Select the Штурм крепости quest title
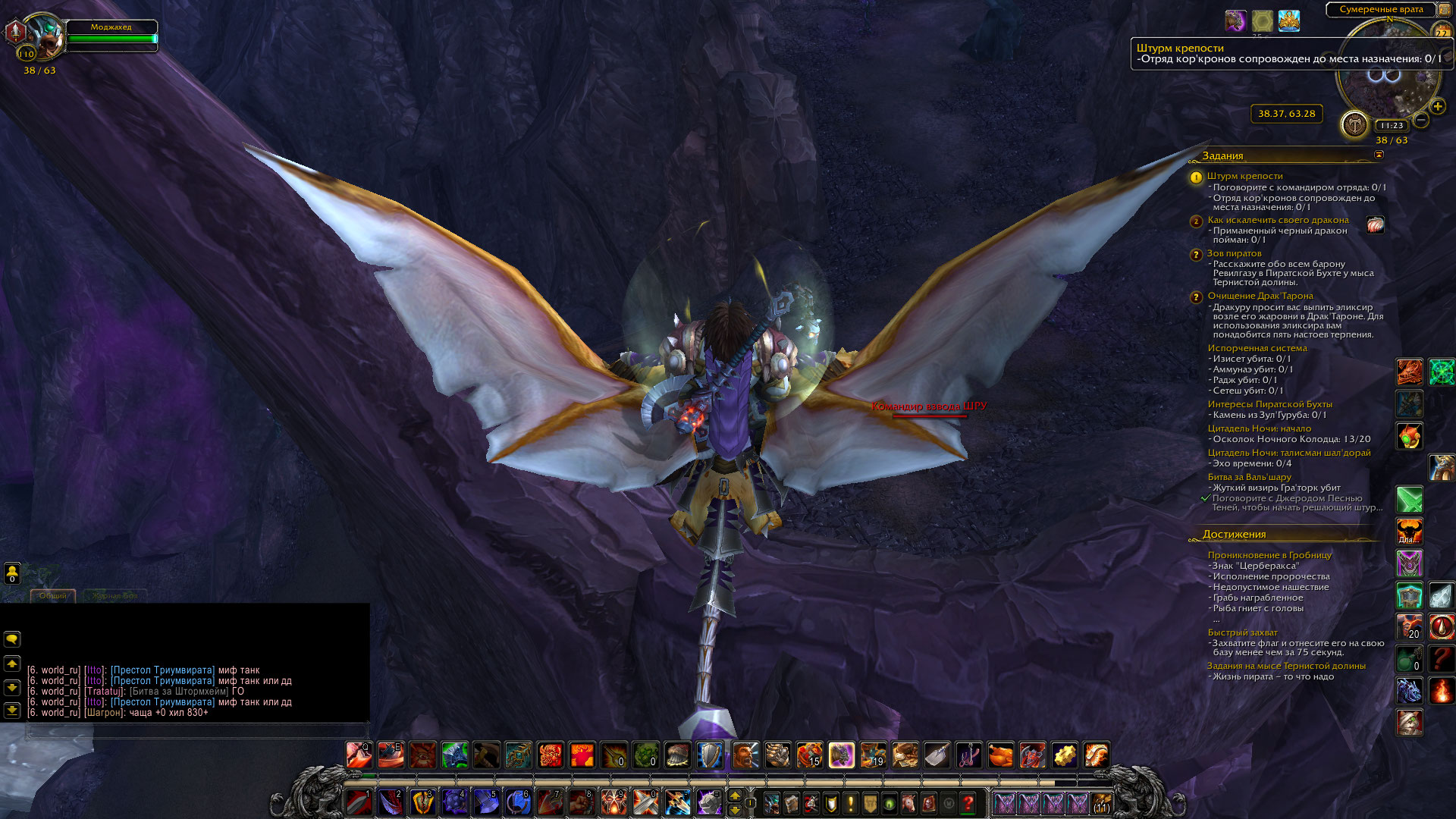Viewport: 1456px width, 819px height. click(1244, 176)
